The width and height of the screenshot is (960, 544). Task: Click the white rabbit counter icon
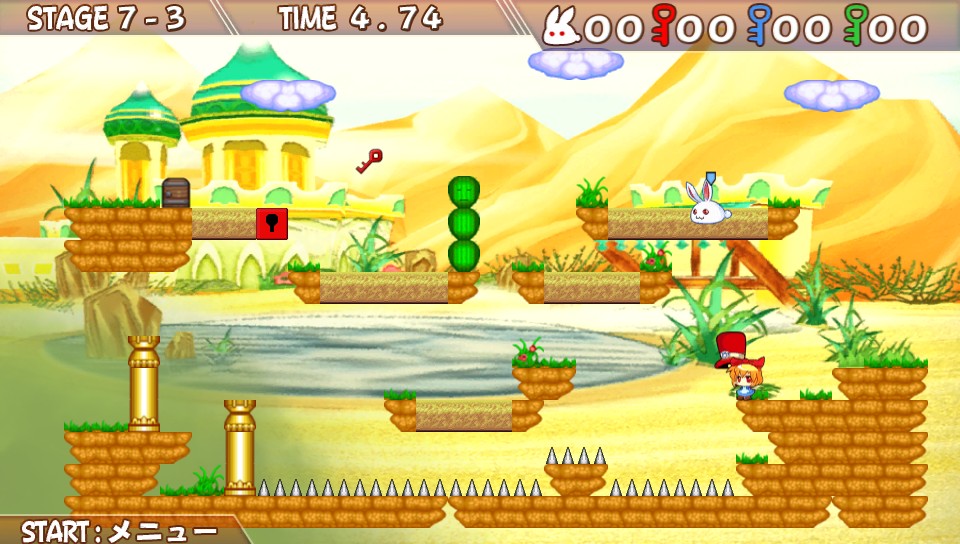(x=561, y=27)
